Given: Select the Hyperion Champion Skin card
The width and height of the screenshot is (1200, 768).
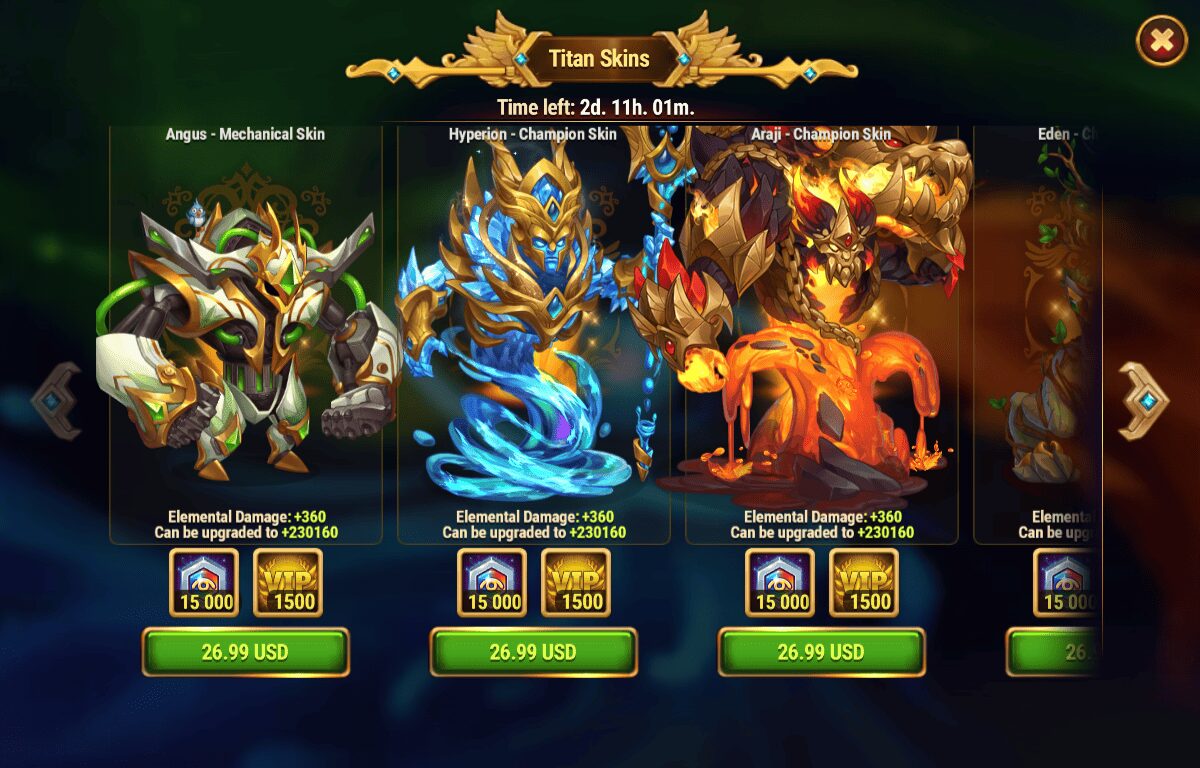Looking at the screenshot, I should 533,330.
